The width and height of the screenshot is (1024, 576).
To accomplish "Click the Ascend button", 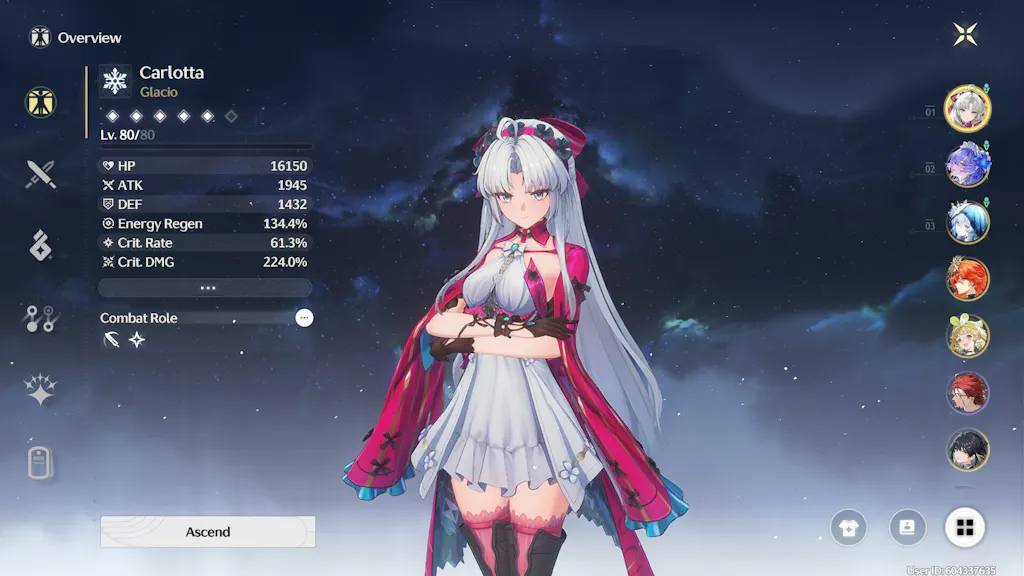I will [x=208, y=532].
